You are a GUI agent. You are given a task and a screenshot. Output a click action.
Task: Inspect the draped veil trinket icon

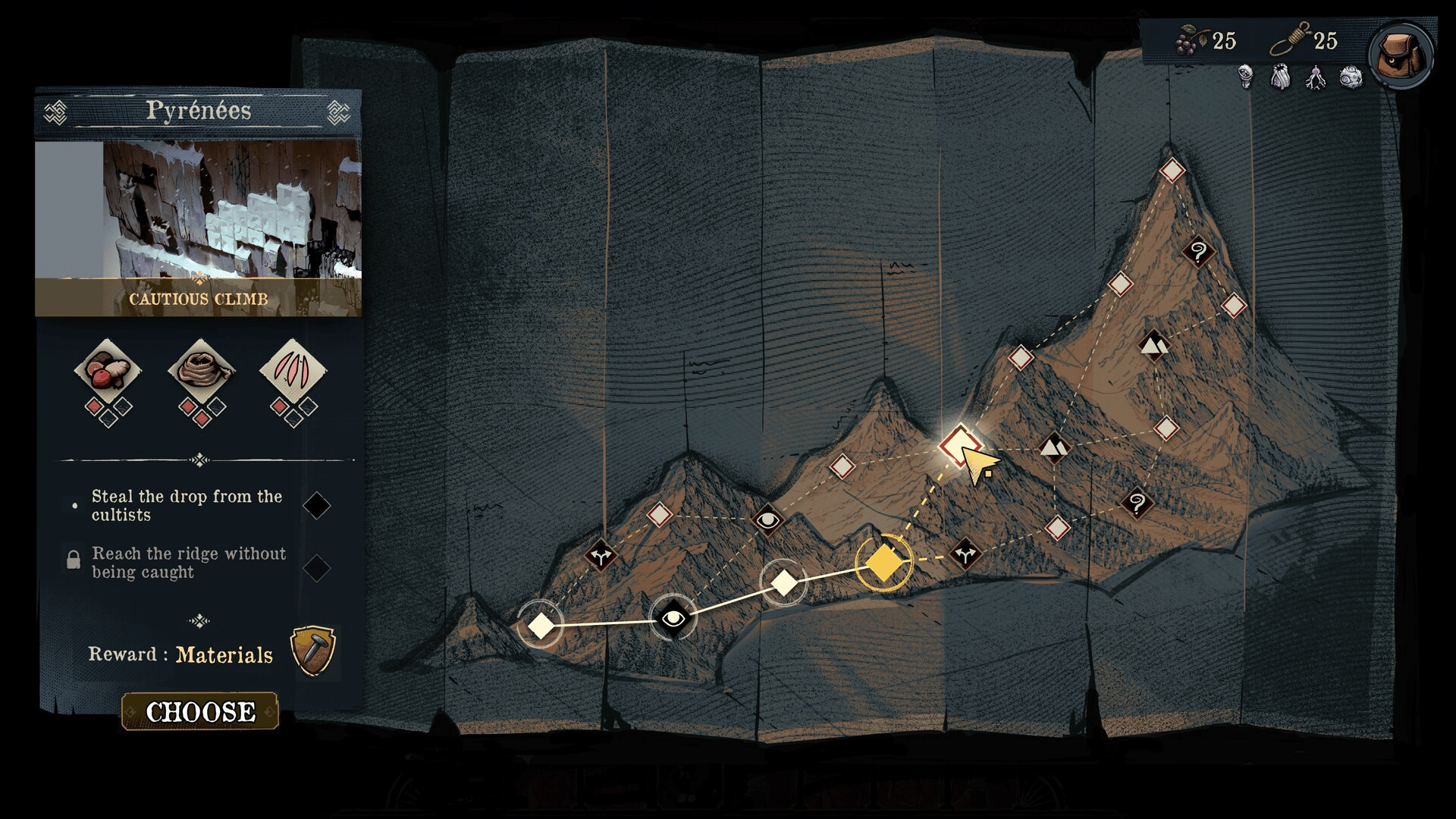tap(1281, 77)
